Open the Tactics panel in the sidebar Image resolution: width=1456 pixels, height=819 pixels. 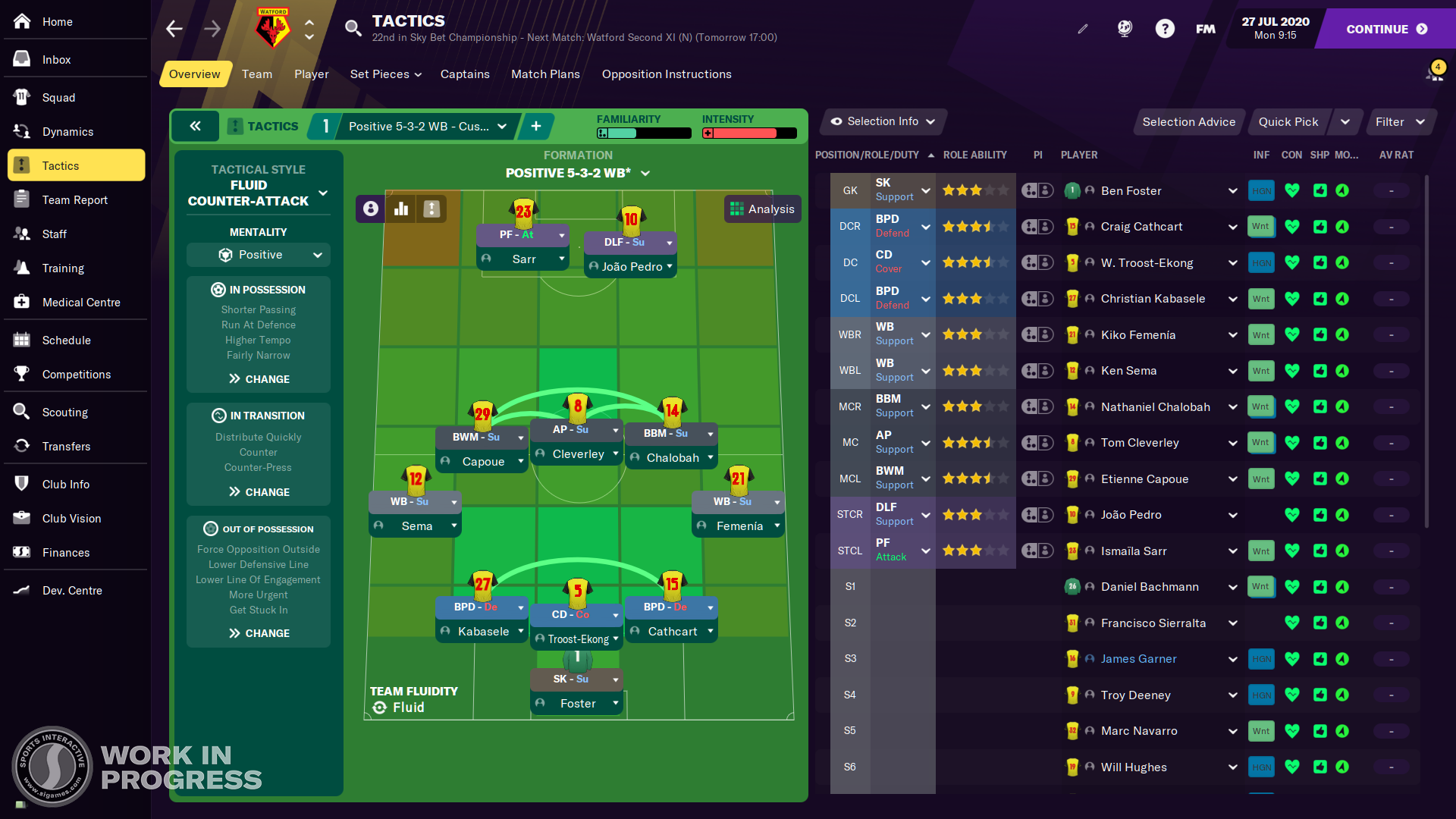pos(61,165)
